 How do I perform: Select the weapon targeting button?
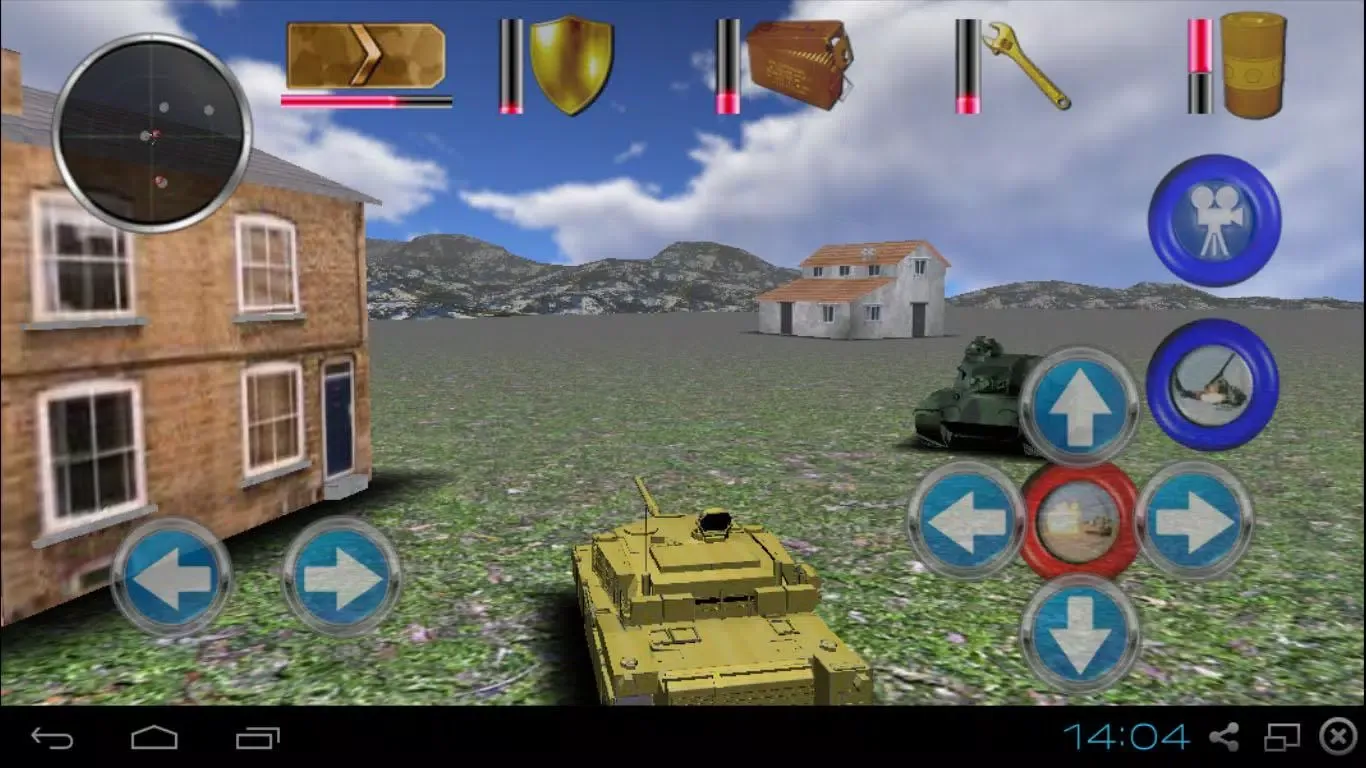pos(1213,385)
